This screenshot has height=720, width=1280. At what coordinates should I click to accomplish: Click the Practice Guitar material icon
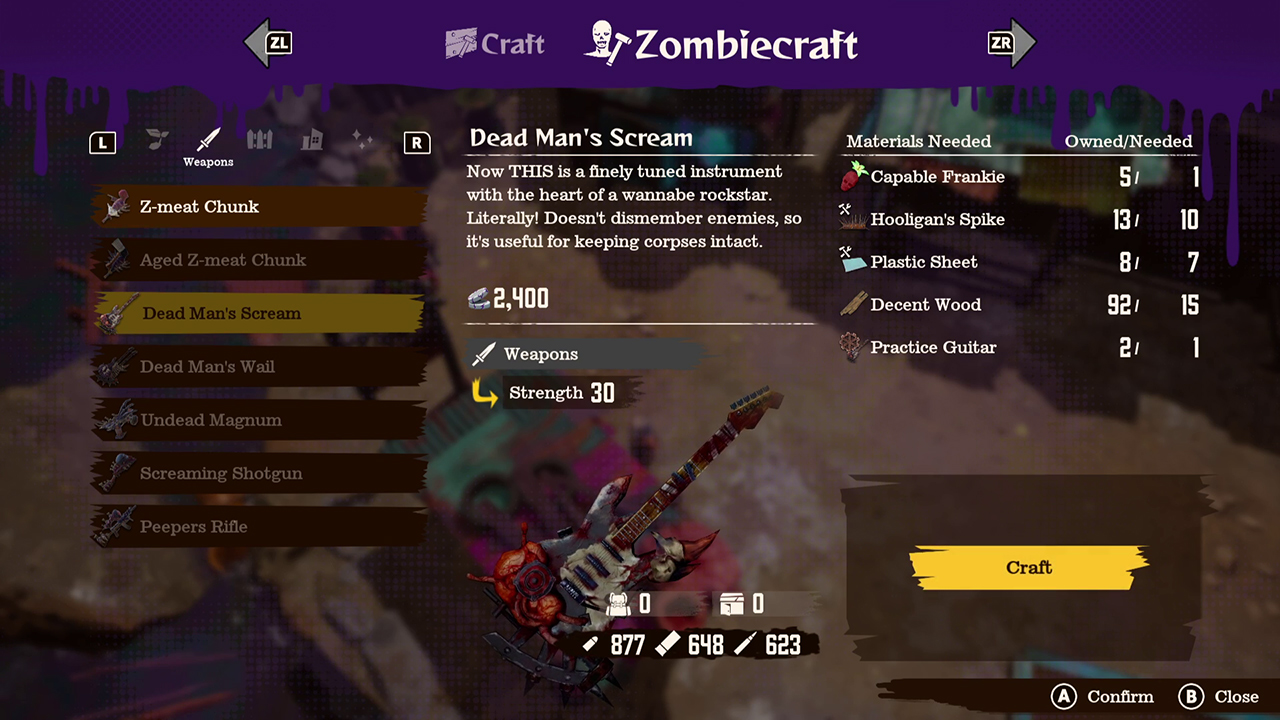851,347
